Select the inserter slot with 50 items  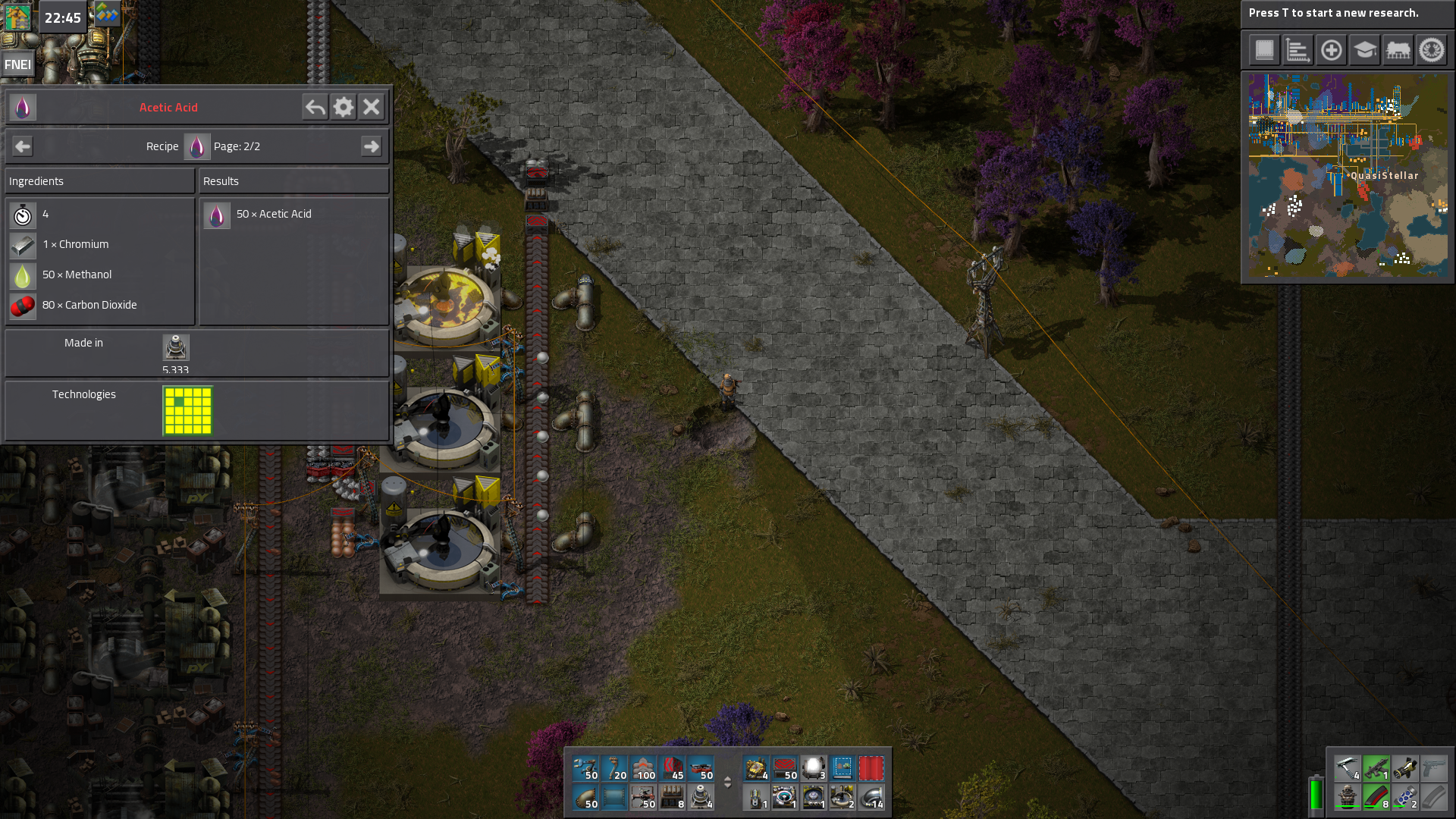point(585,768)
